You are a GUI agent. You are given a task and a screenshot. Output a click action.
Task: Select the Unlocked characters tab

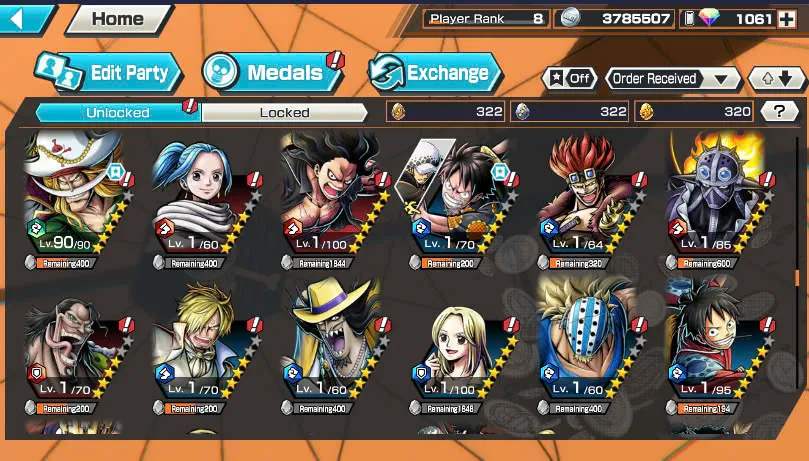pos(118,112)
